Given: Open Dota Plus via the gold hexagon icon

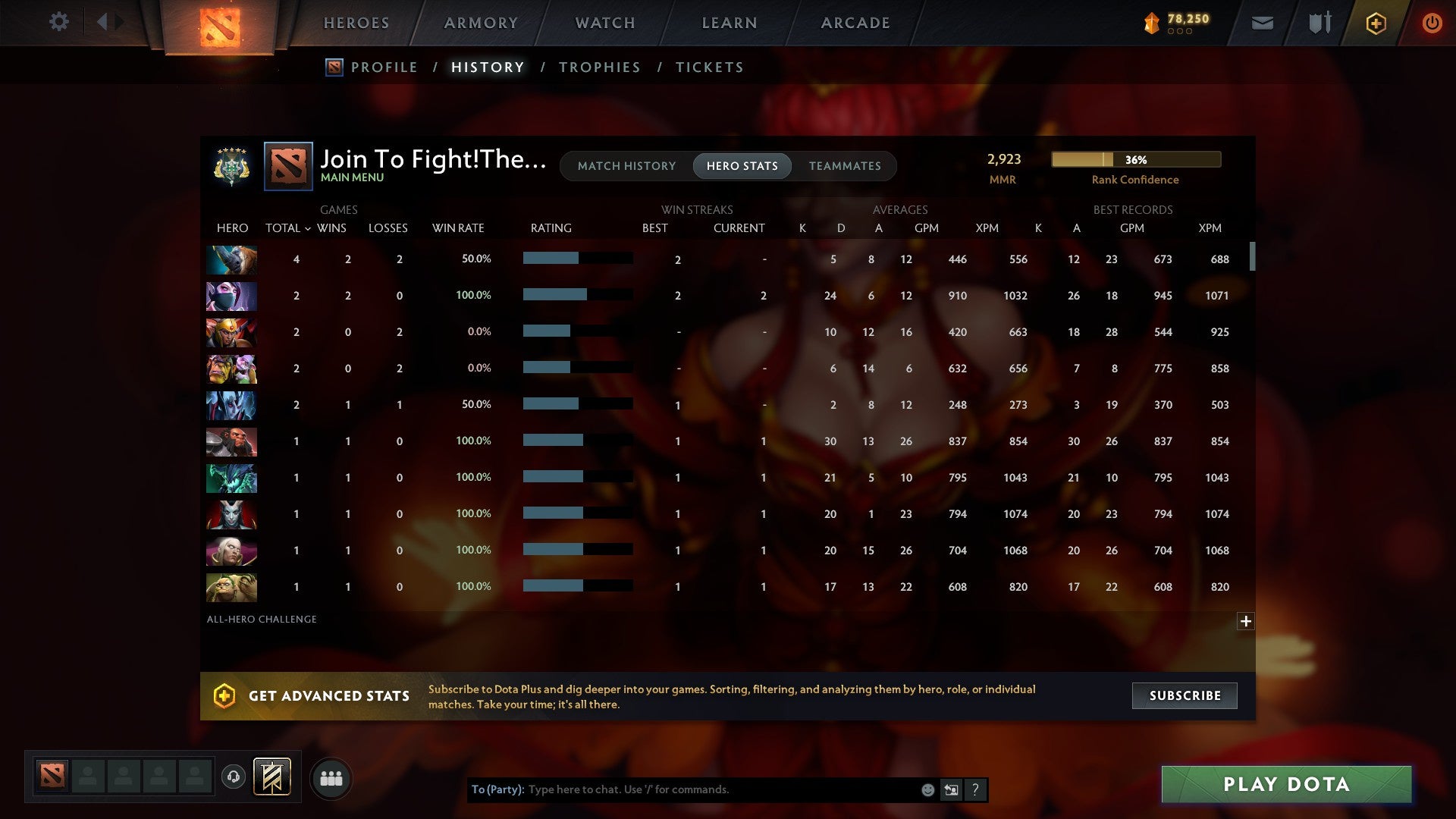Looking at the screenshot, I should (x=1376, y=23).
